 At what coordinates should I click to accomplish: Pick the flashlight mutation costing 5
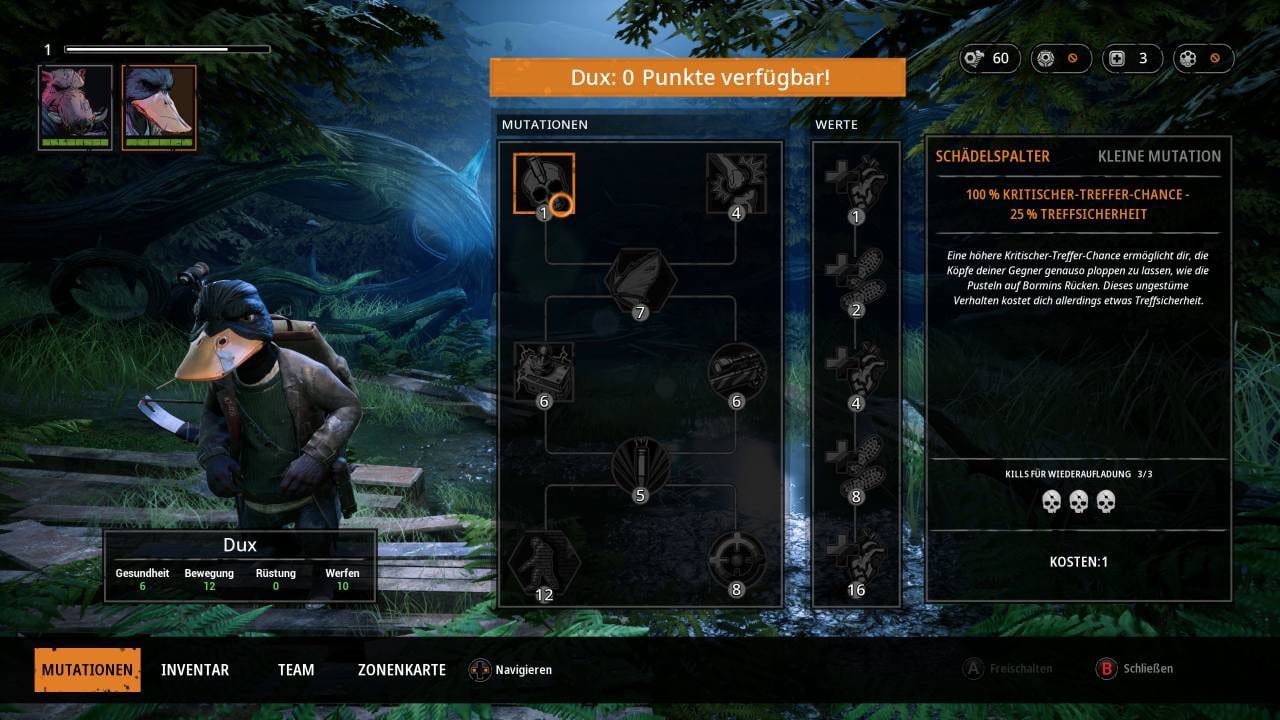point(640,466)
